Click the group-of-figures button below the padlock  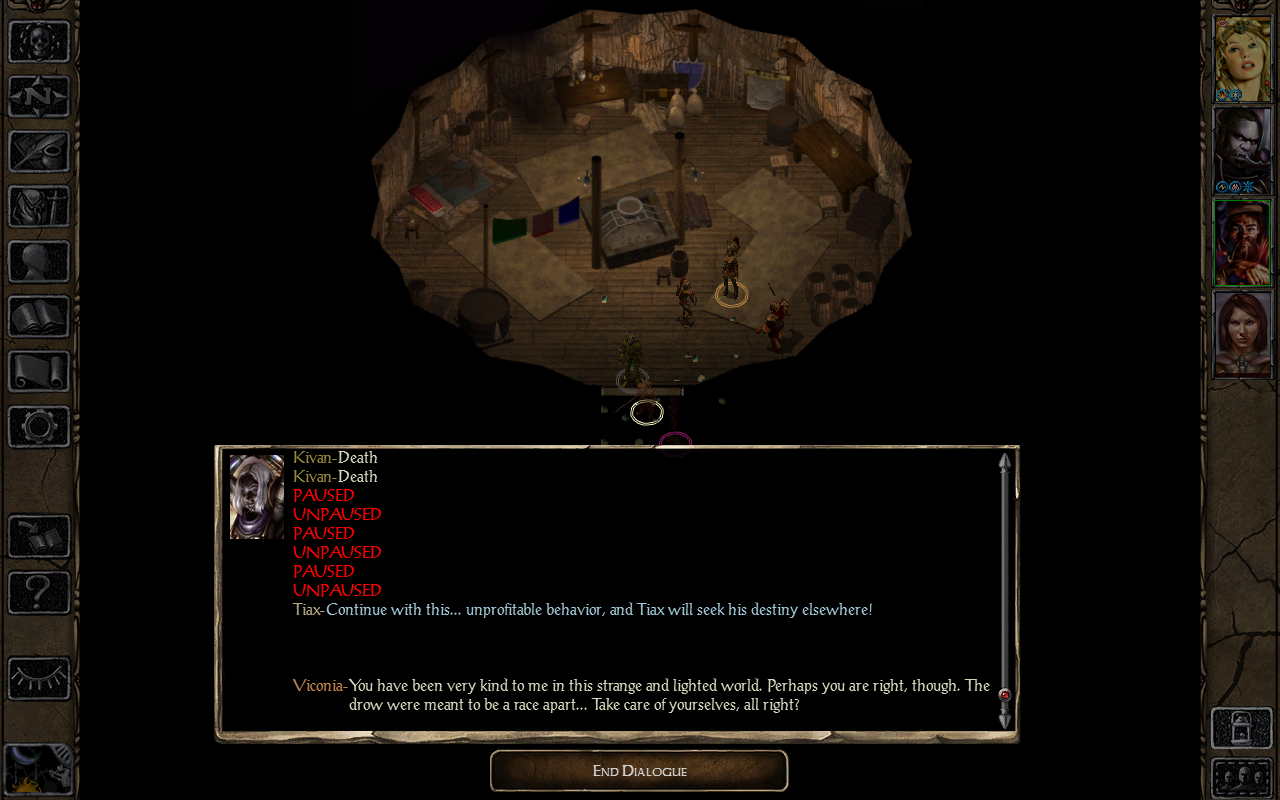click(x=1241, y=778)
